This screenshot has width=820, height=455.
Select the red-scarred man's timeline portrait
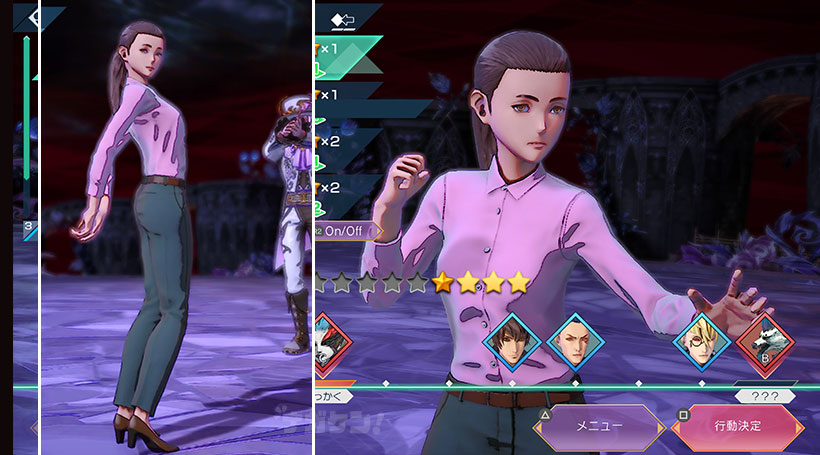(x=574, y=343)
